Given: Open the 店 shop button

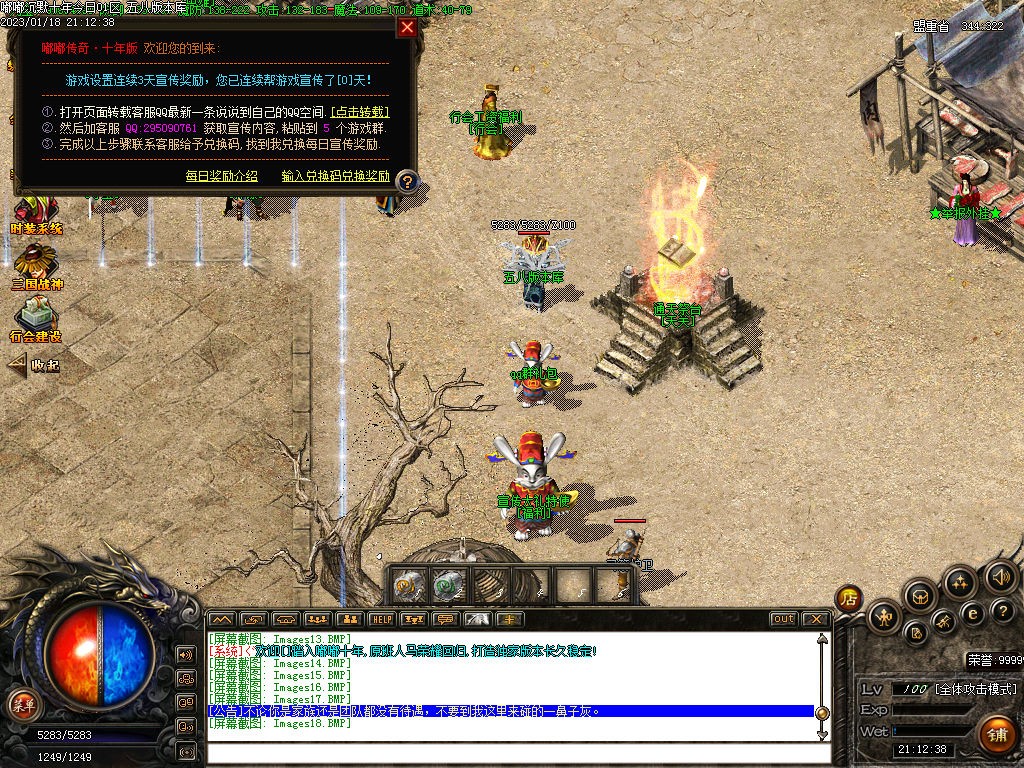Looking at the screenshot, I should click(849, 599).
